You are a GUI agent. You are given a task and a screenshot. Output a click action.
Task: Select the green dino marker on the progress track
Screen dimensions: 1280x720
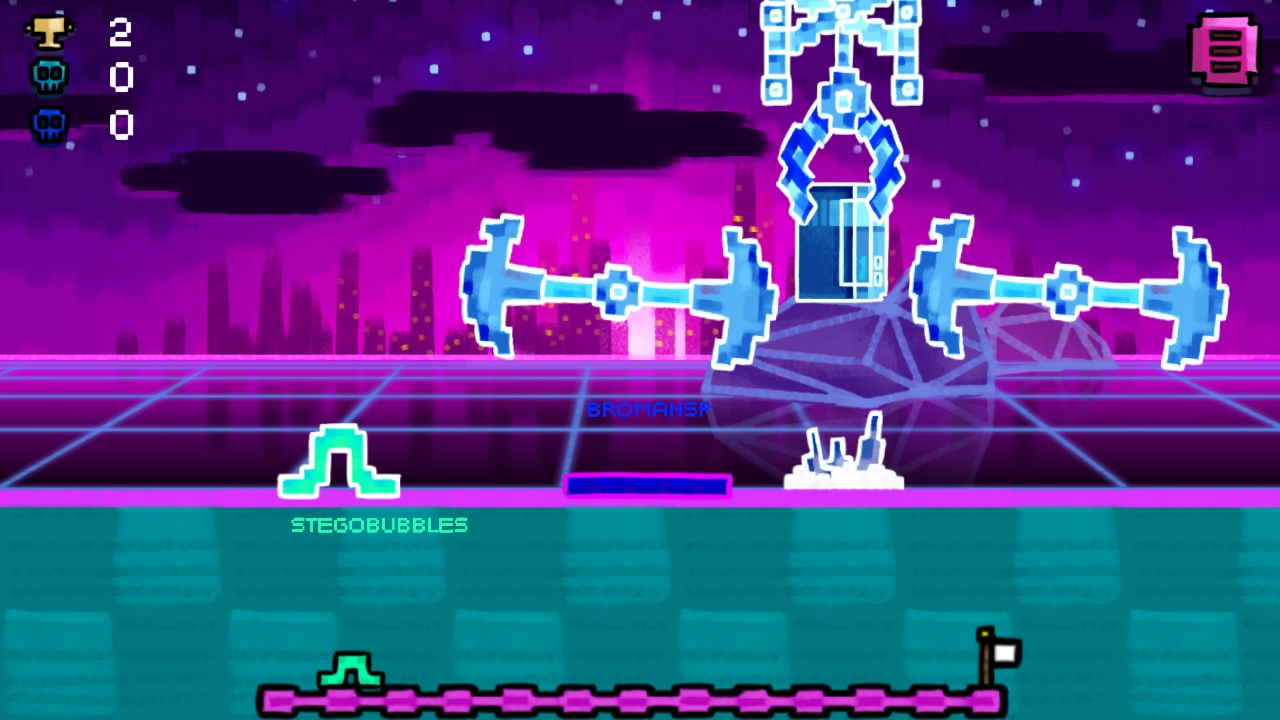tap(350, 672)
